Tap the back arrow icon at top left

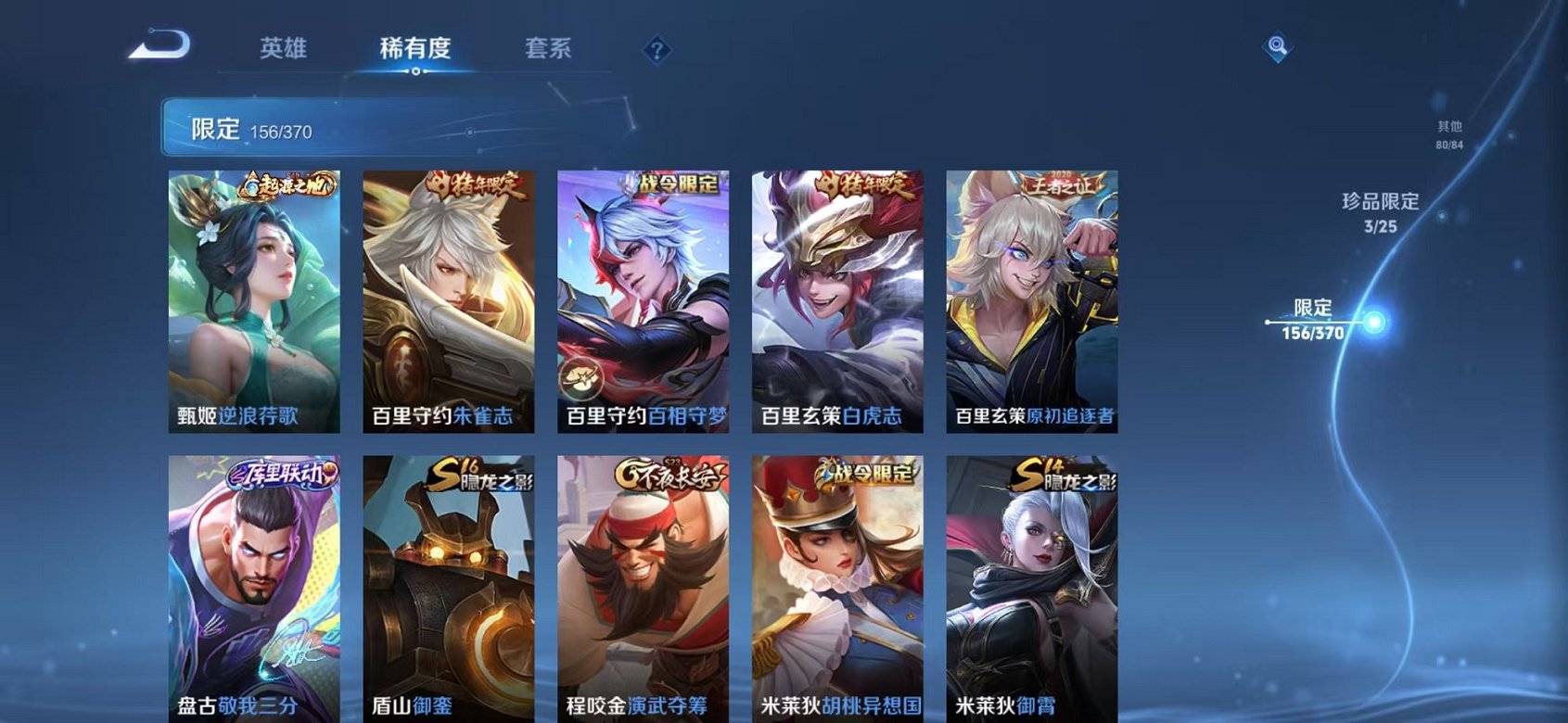[162, 44]
